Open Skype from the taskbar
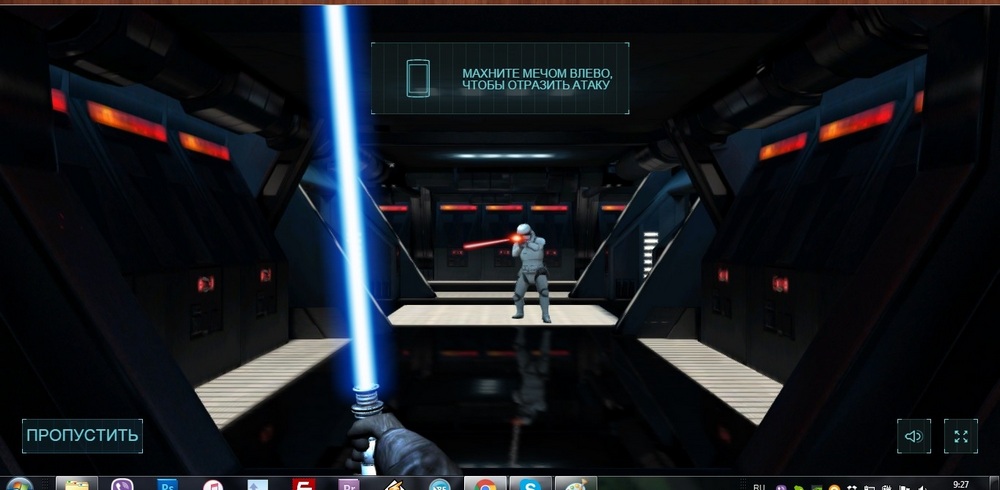Screen dimensions: 1000x490 click(x=529, y=484)
